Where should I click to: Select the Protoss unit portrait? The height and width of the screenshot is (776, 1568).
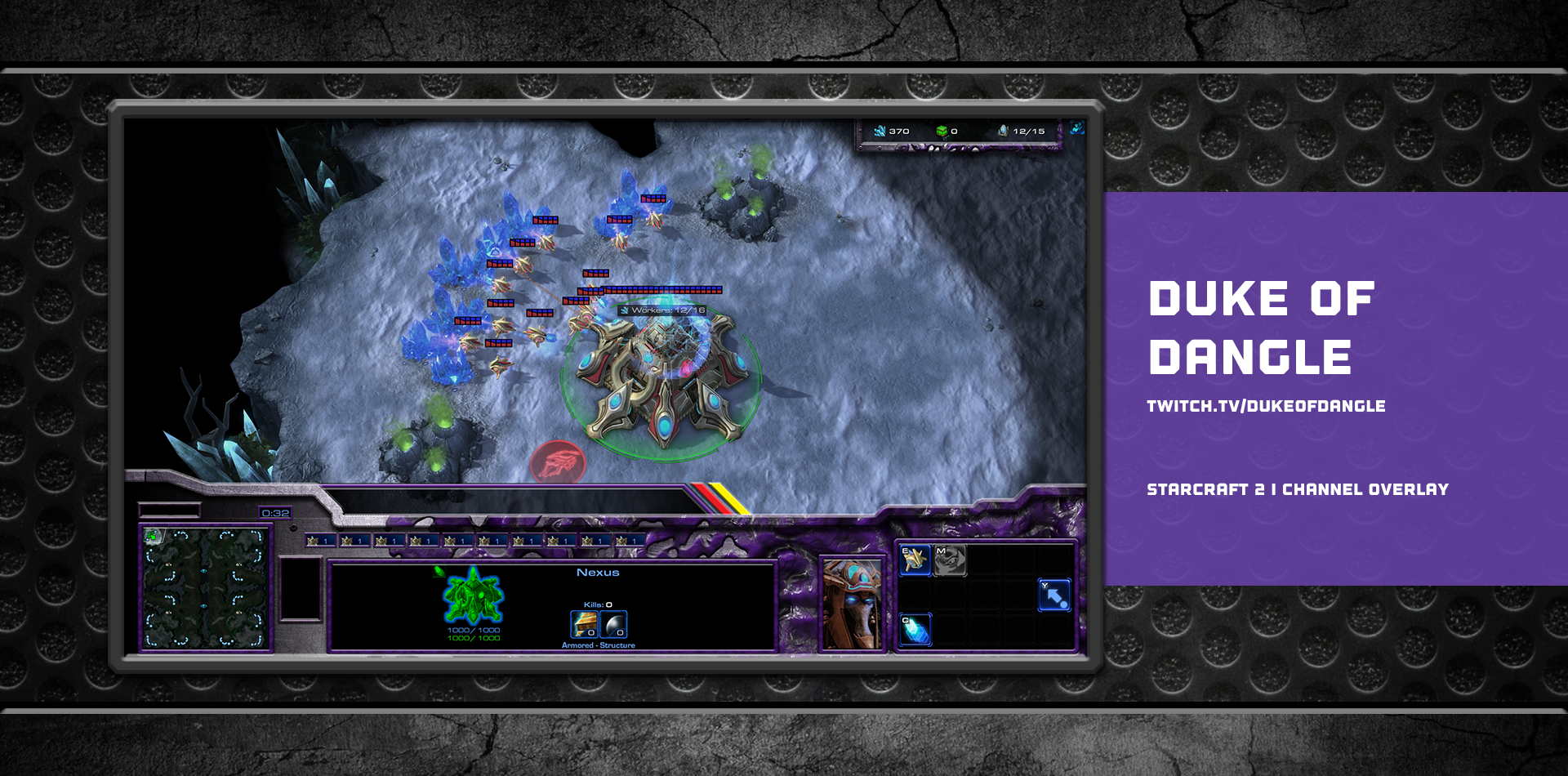pos(852,604)
